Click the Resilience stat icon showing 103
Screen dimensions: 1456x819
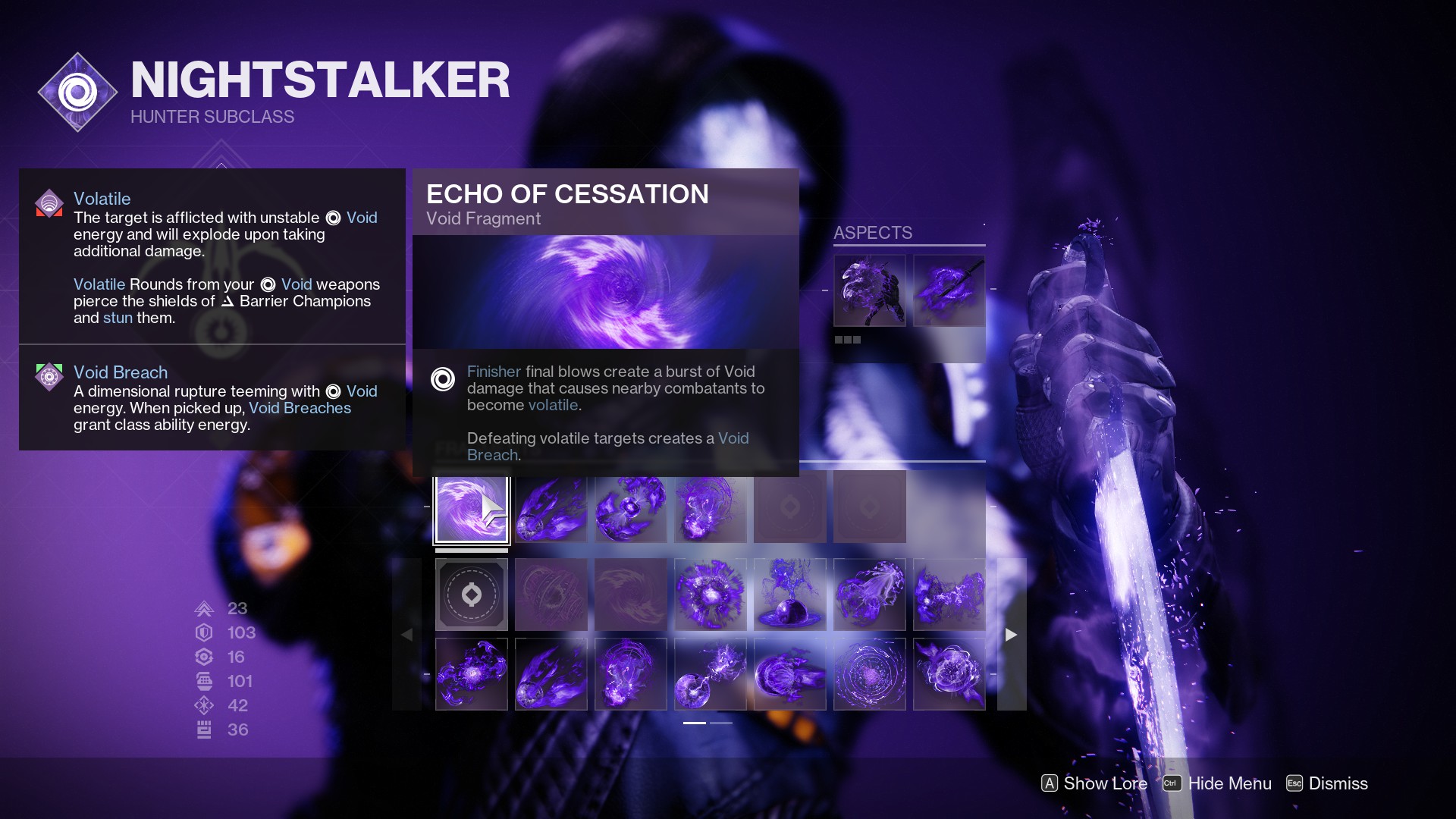click(203, 632)
